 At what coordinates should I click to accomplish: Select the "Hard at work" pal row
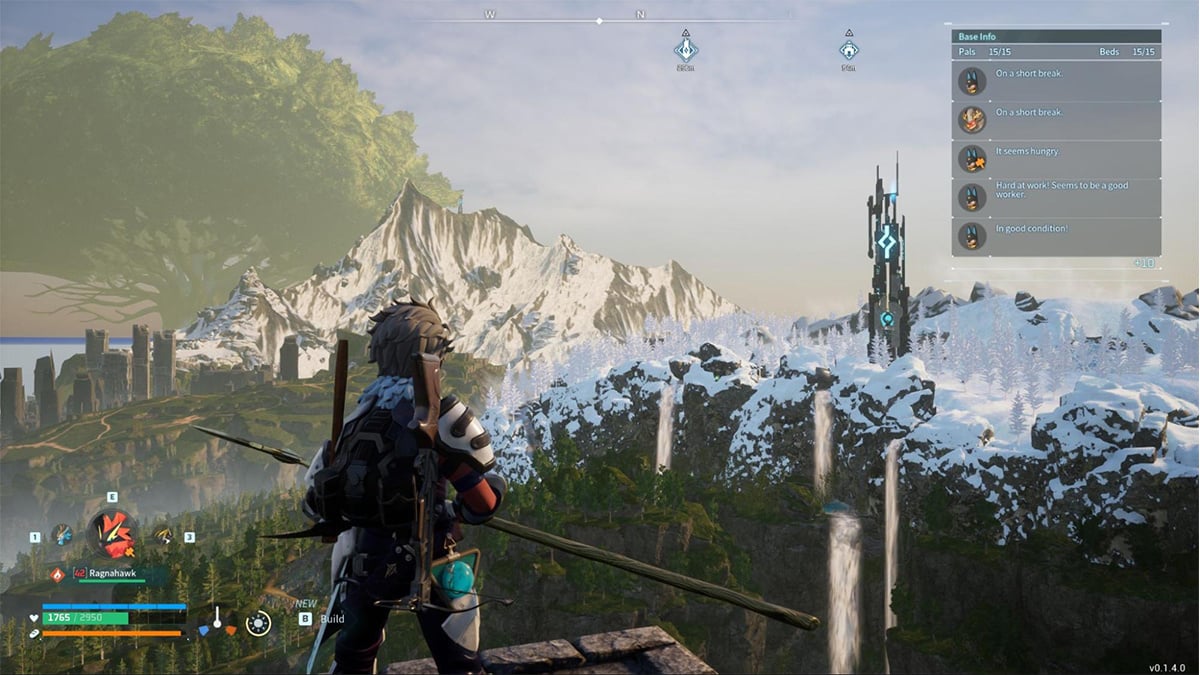coord(1056,198)
